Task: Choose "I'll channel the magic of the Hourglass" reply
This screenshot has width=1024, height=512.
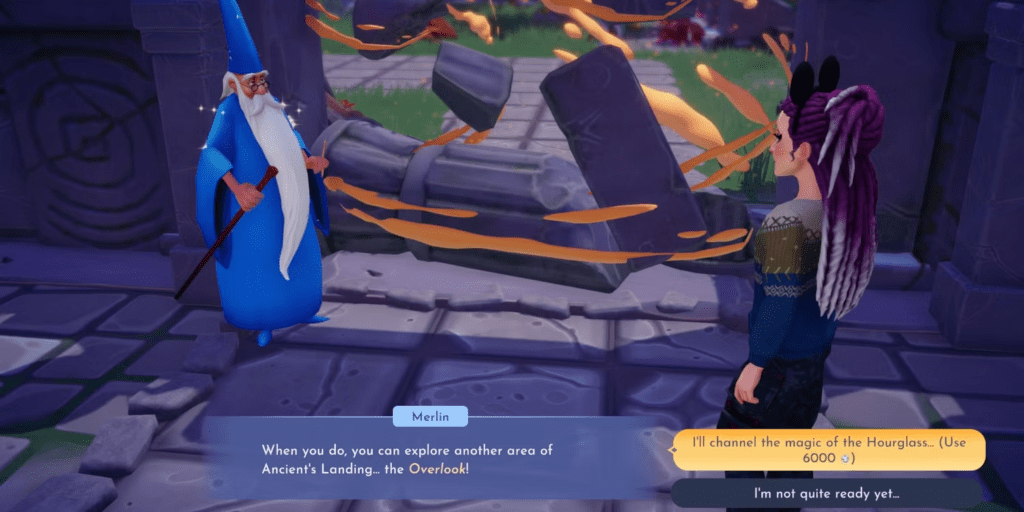Action: (x=829, y=450)
